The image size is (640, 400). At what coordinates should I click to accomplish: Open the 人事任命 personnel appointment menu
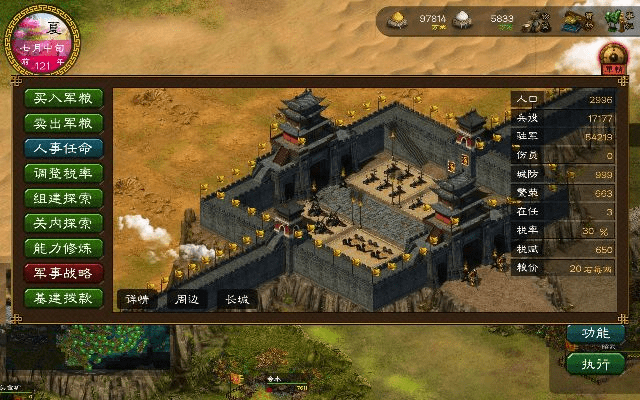click(63, 148)
